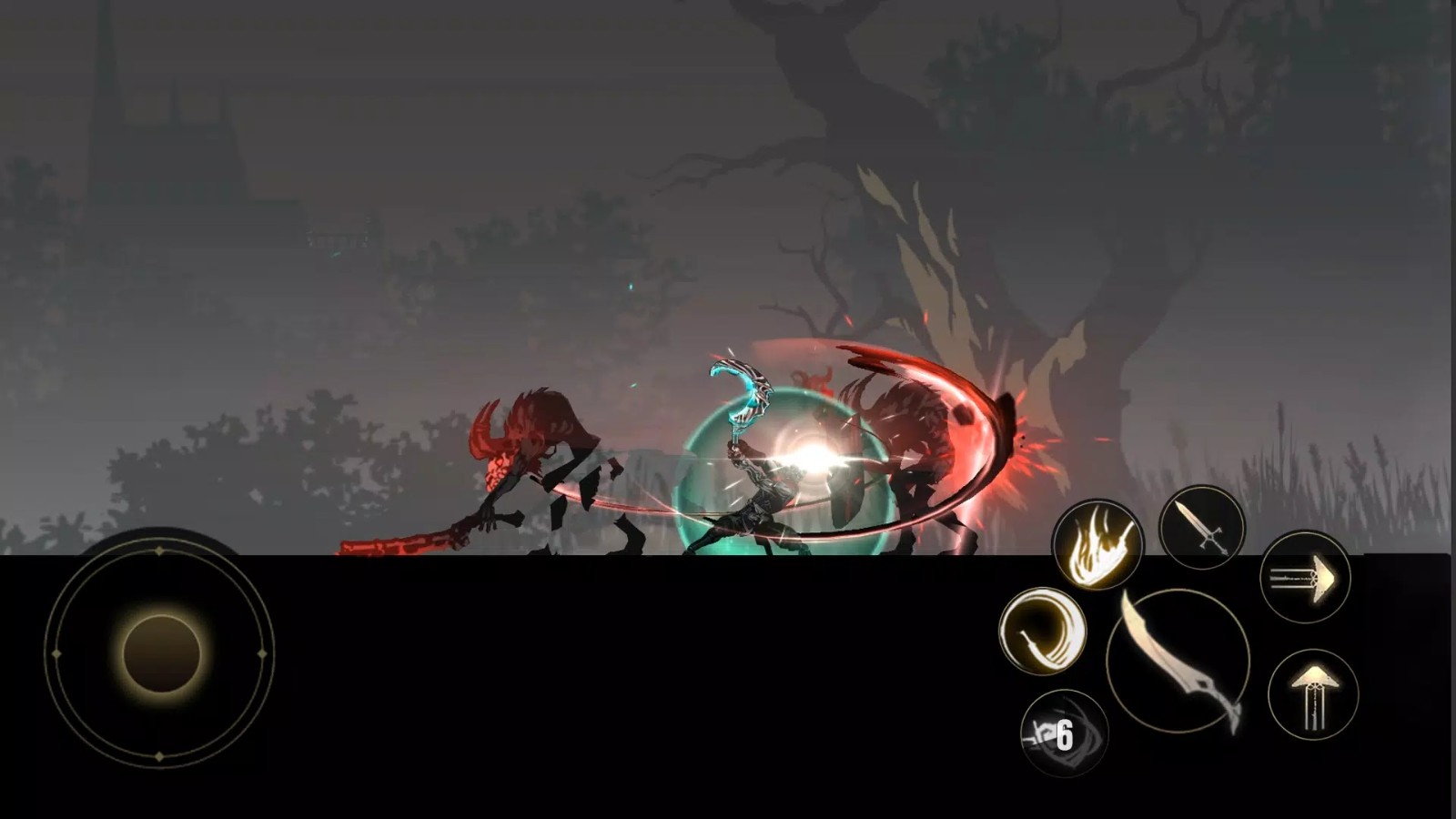Use the forward dash arrow skill
The image size is (1456, 819).
pyautogui.click(x=1305, y=577)
